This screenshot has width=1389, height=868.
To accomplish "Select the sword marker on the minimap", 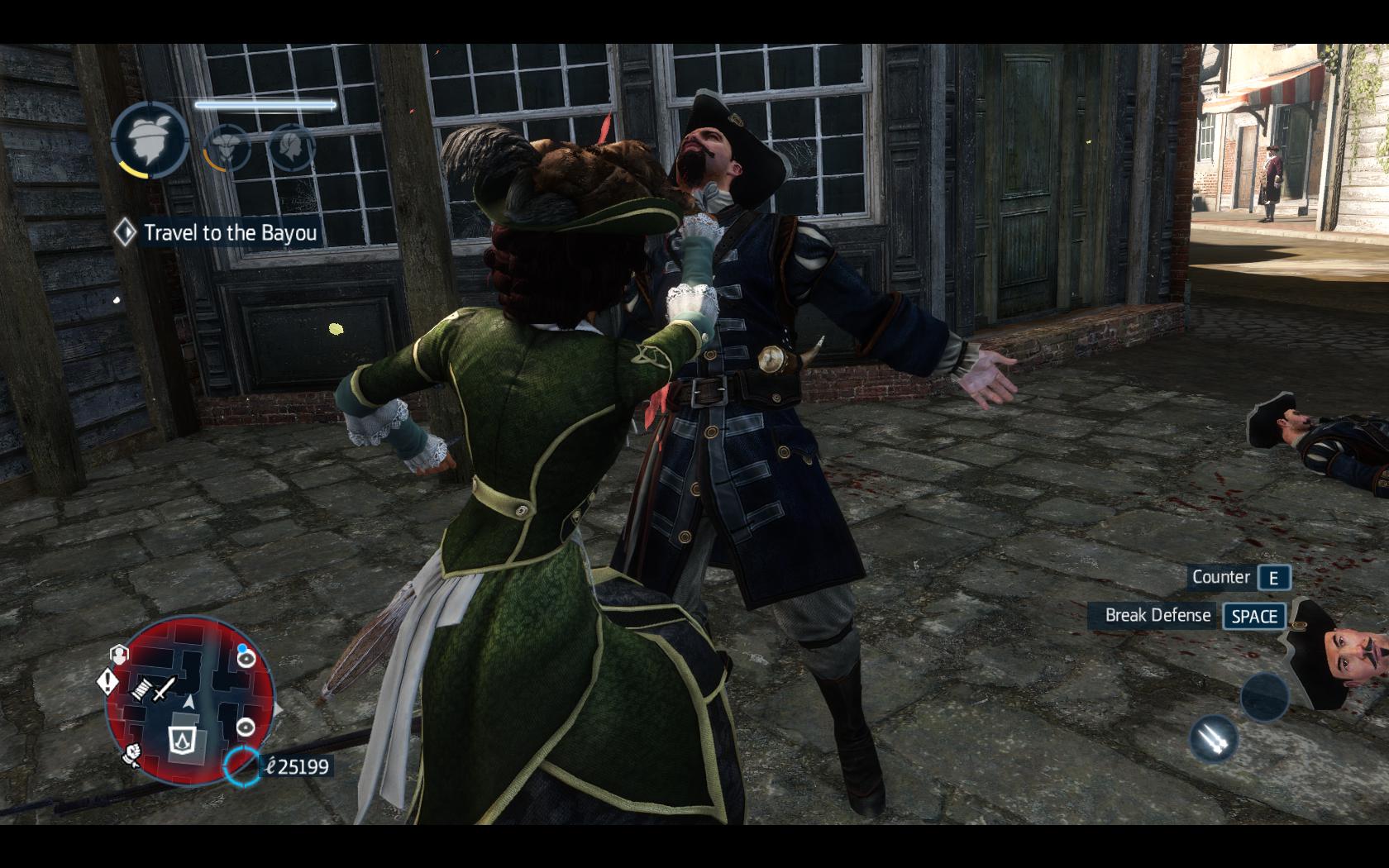I will tap(165, 687).
